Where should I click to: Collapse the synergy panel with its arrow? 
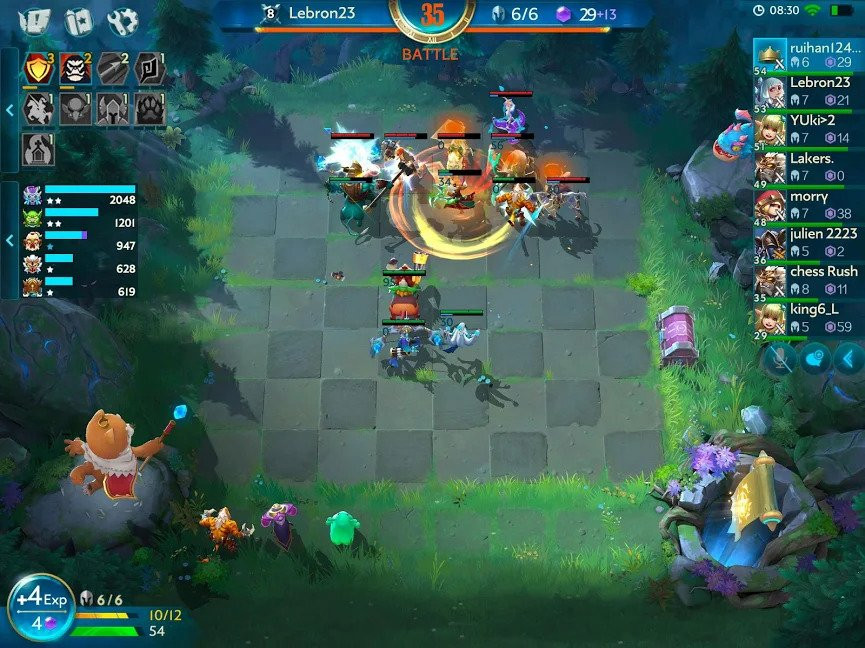pos(10,109)
